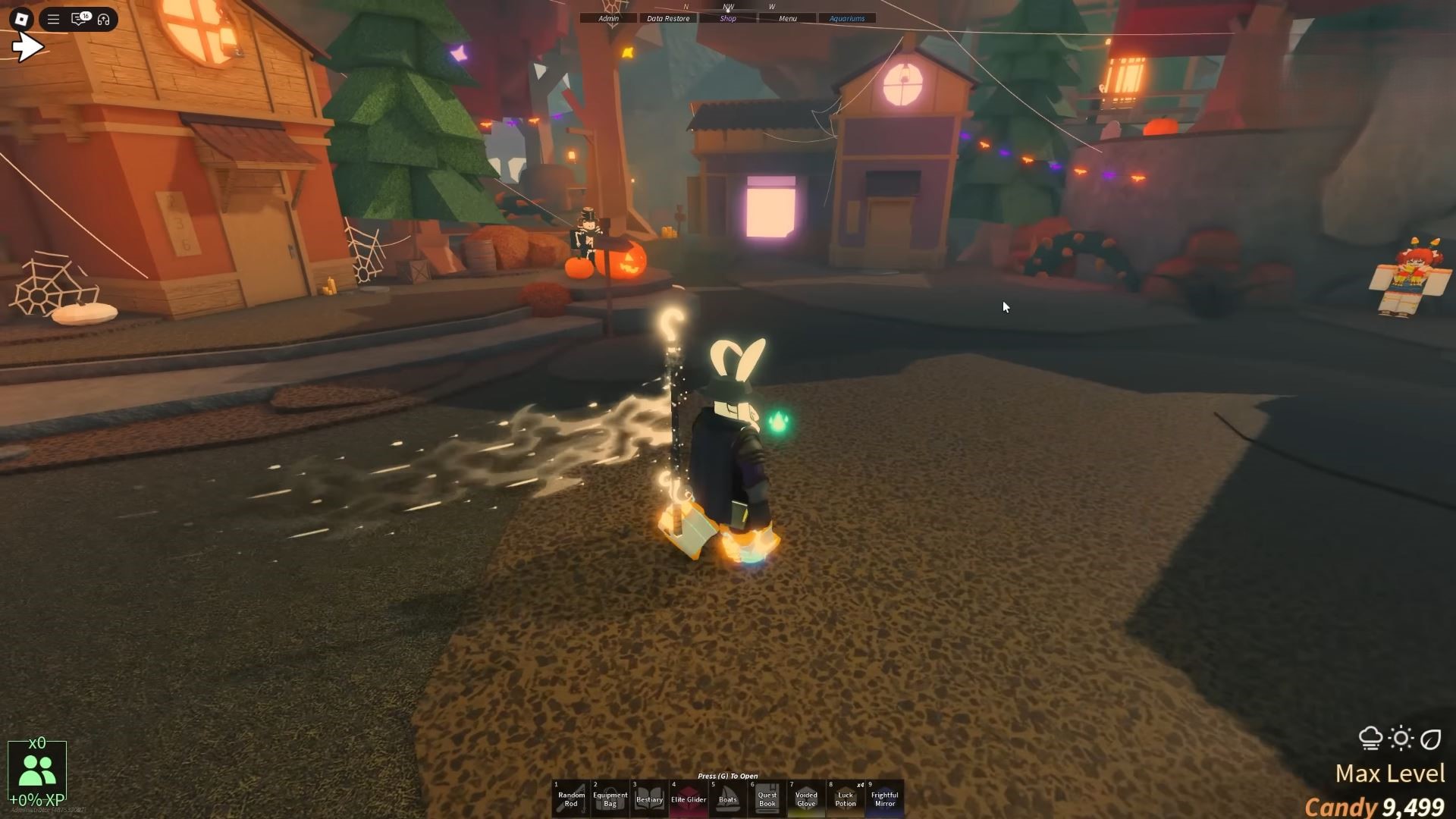Use a Luck Potion
This screenshot has width=1456, height=819.
[846, 796]
